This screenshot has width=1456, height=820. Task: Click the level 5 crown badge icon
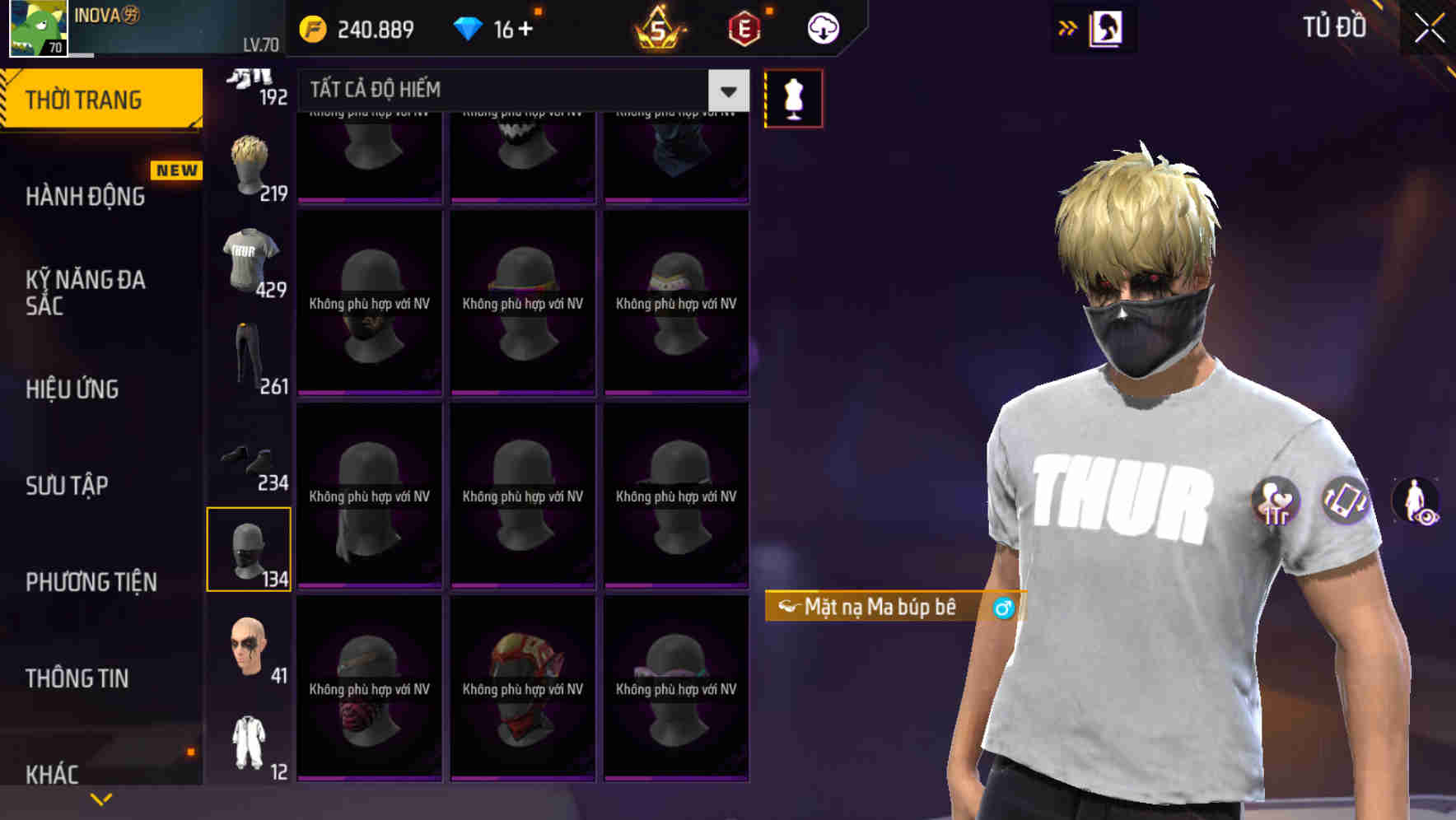pos(660,27)
